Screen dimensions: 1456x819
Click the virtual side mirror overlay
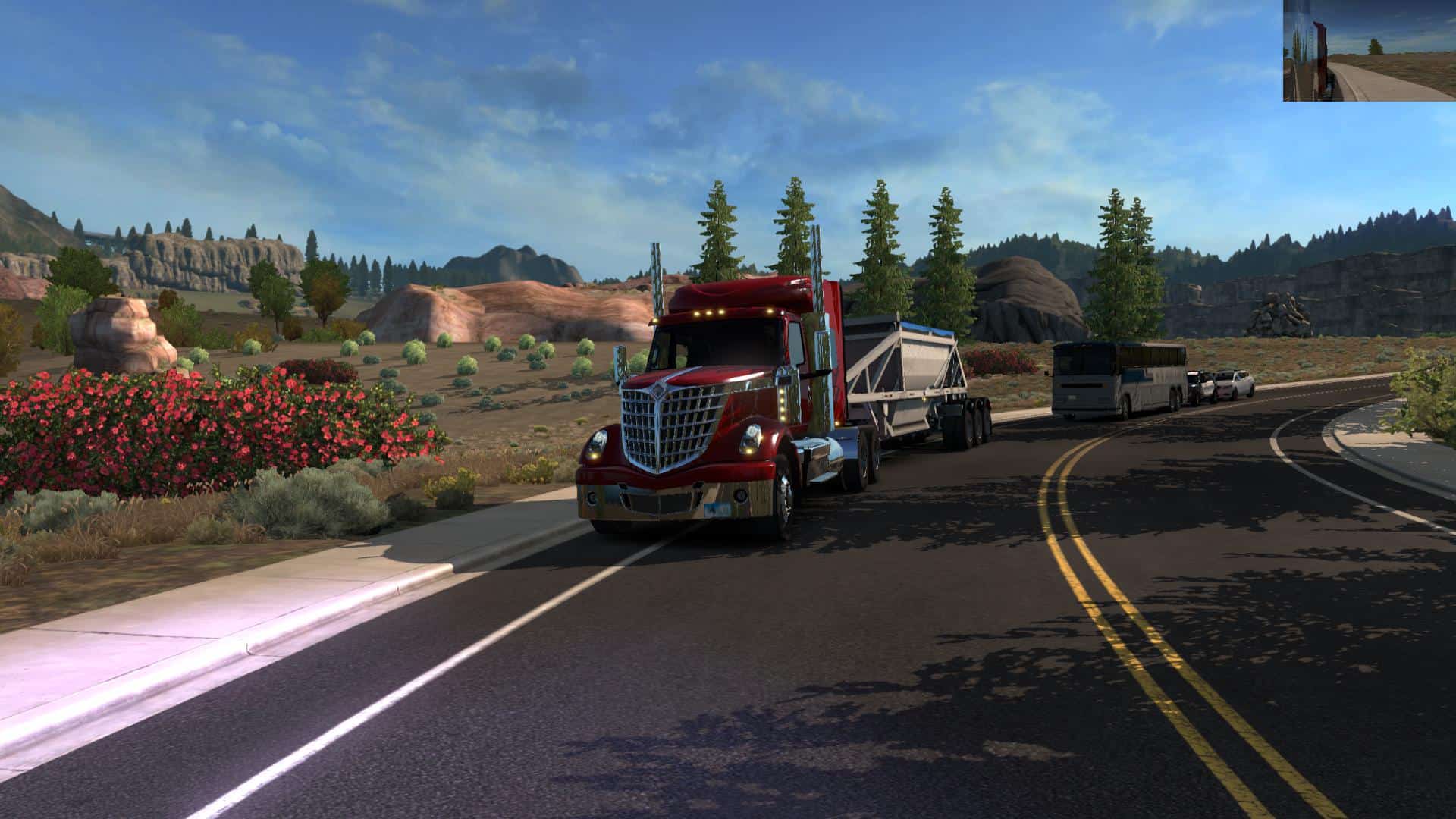click(1369, 51)
